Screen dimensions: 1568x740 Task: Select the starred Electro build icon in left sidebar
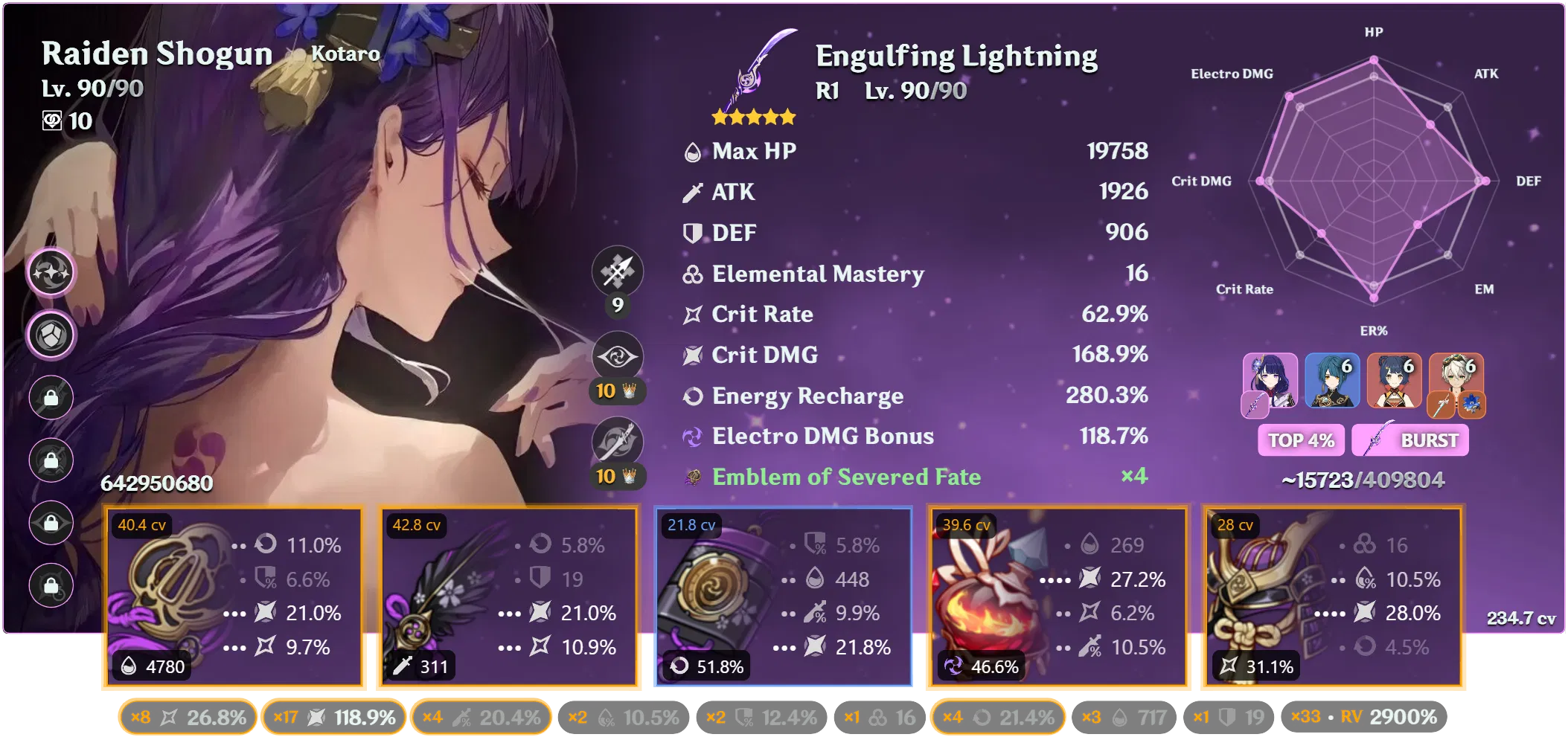[51, 273]
